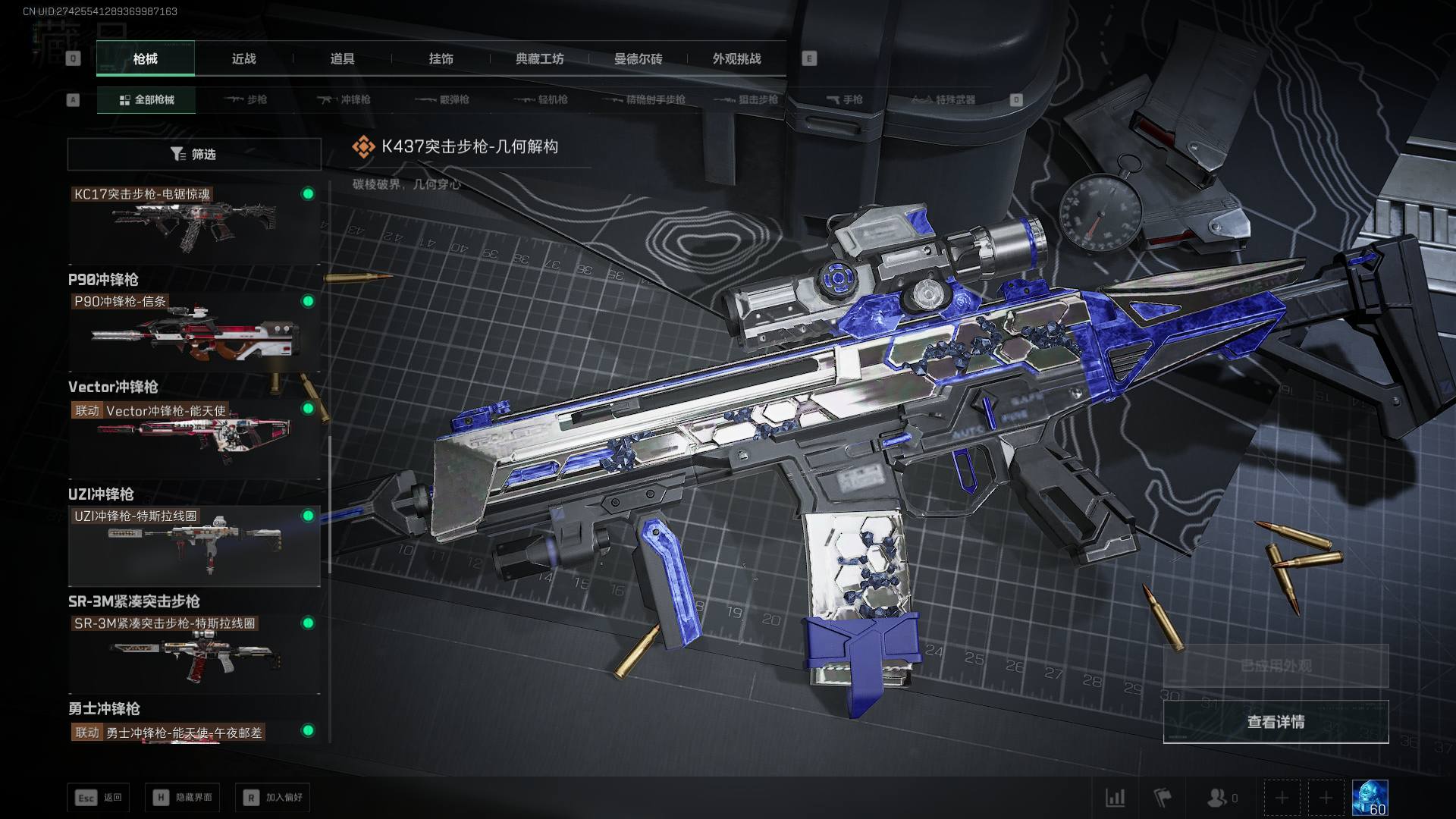Open the 曼德尔砖 tab

pos(638,58)
